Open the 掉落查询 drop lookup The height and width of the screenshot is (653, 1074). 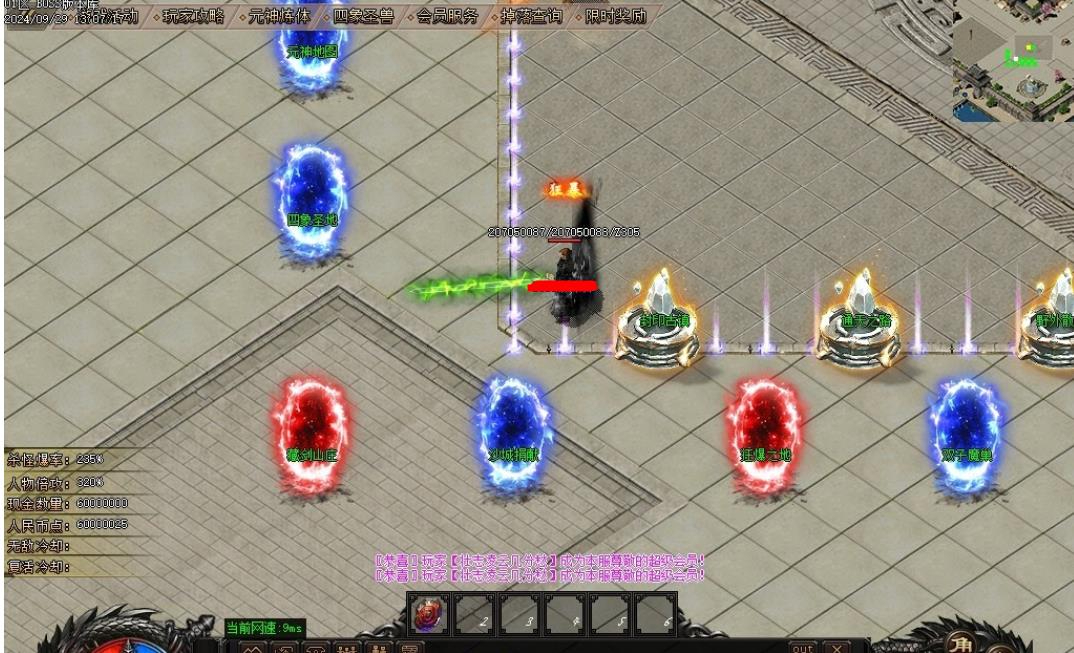click(x=531, y=17)
